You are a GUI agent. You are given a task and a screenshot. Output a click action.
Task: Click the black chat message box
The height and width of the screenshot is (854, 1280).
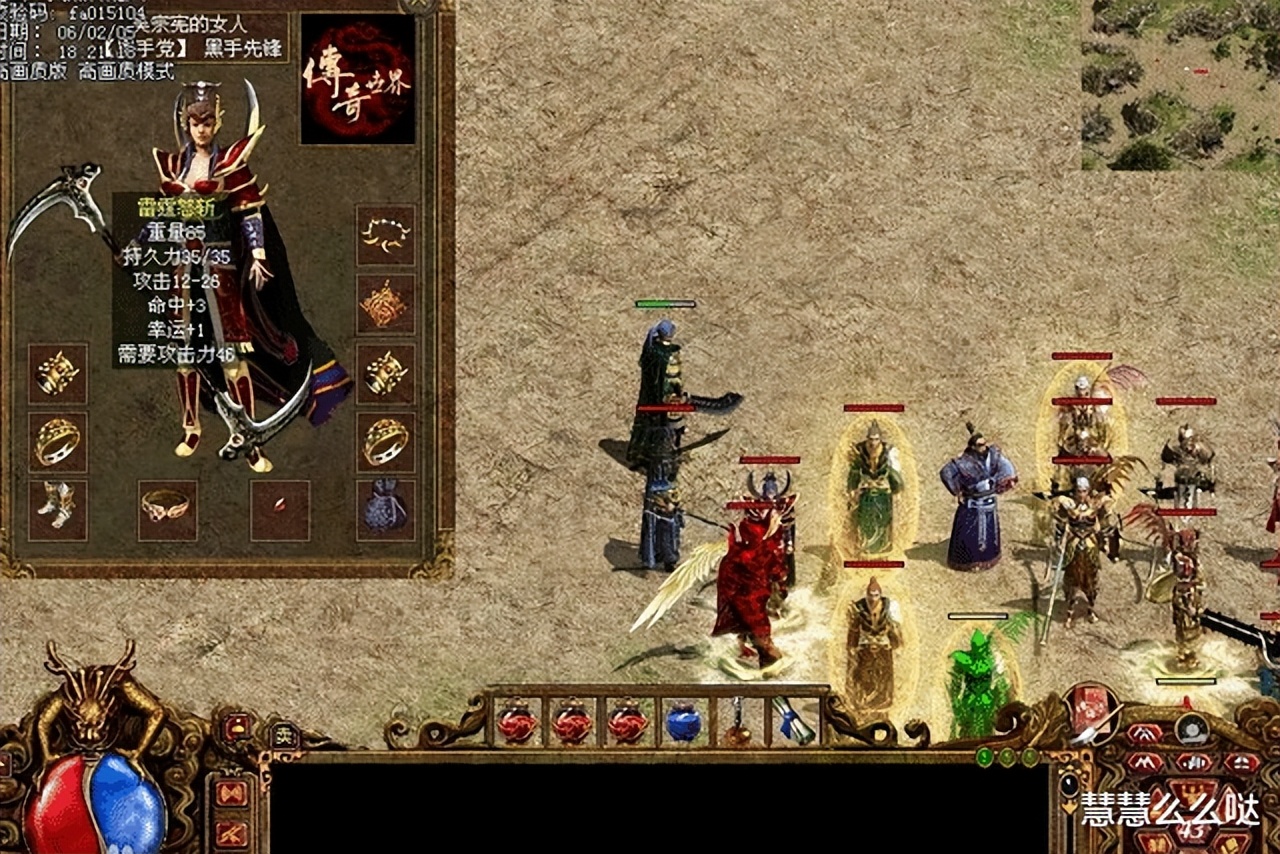(x=660, y=806)
